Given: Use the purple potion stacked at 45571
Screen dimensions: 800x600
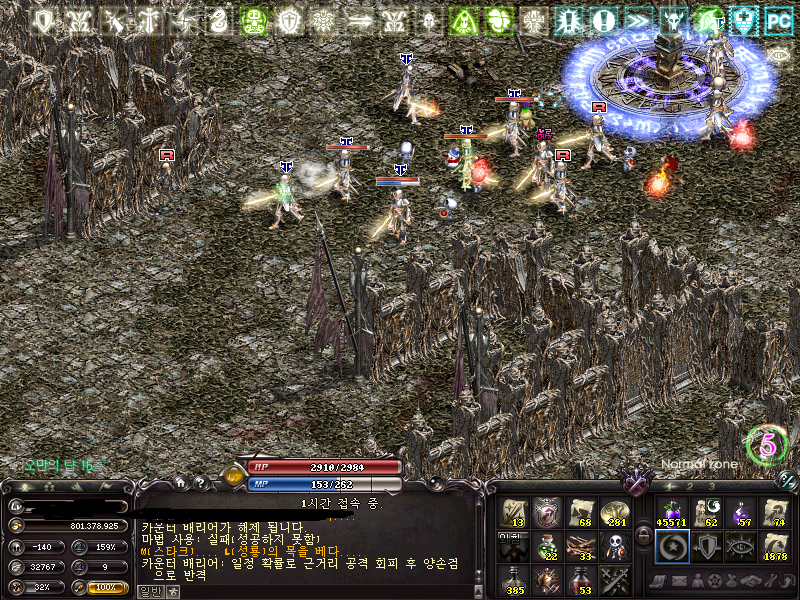Looking at the screenshot, I should click(671, 512).
